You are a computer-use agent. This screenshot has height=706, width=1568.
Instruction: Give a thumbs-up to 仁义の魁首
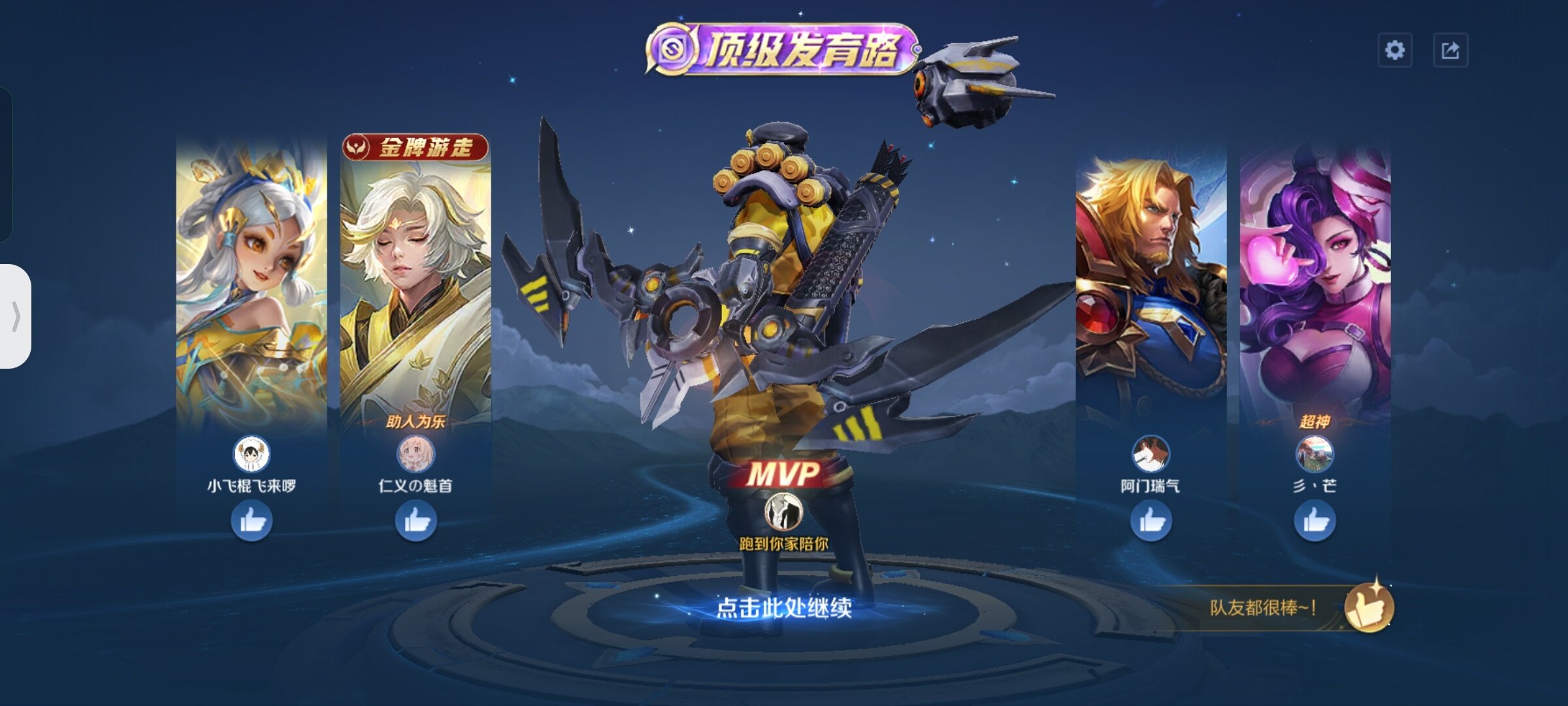416,521
